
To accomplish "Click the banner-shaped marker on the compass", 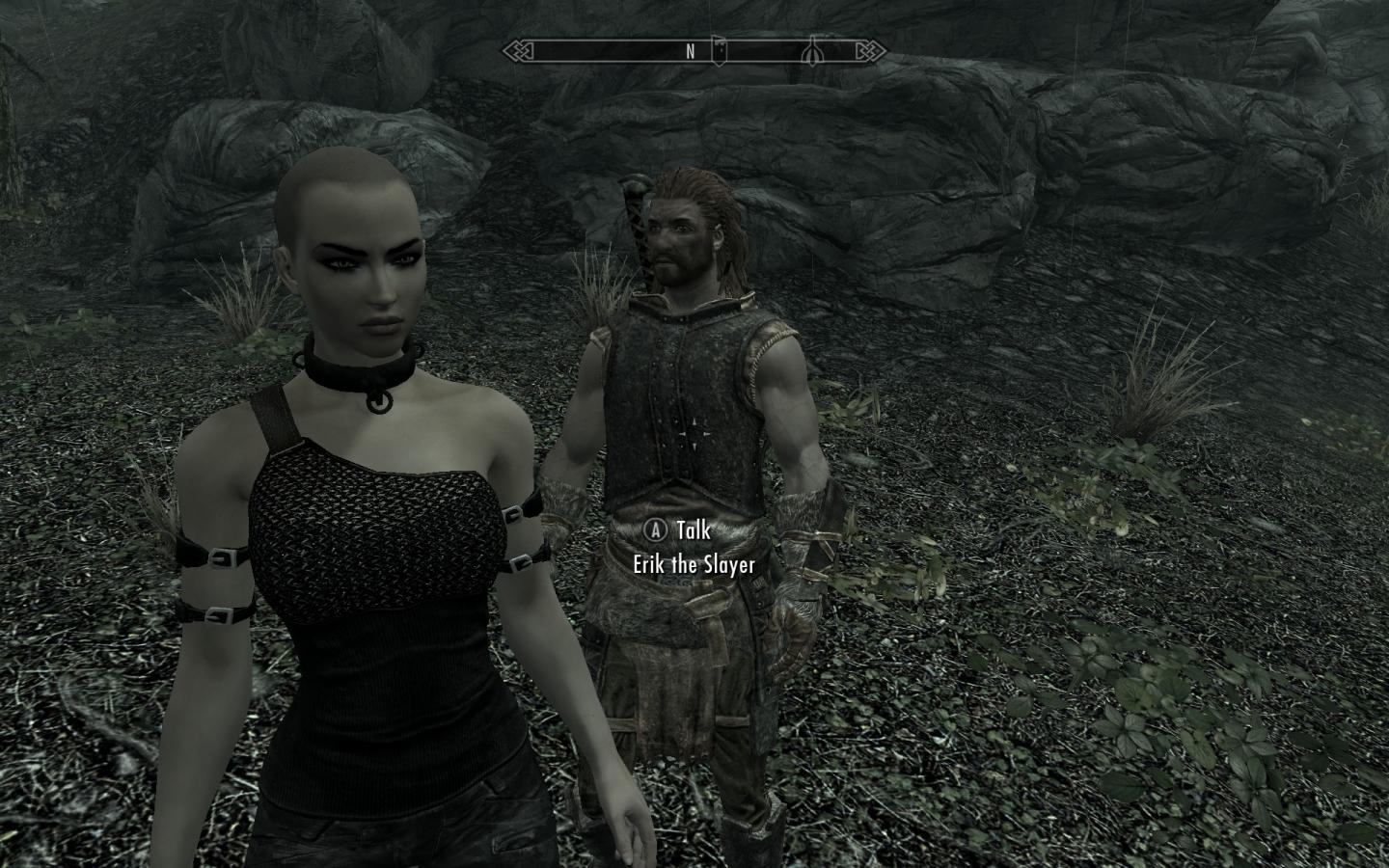I will (x=719, y=53).
